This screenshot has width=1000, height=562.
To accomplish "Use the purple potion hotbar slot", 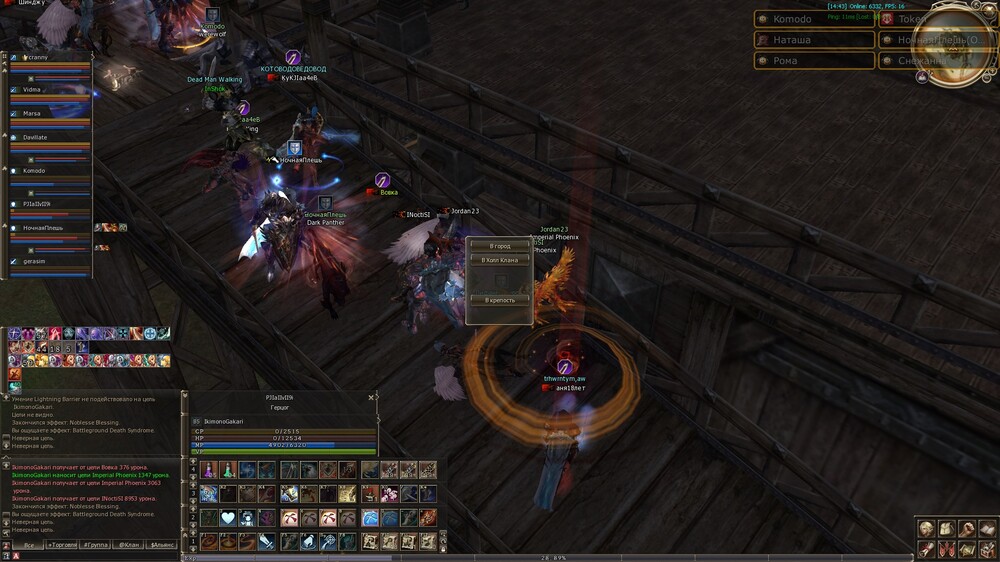I will (x=208, y=470).
